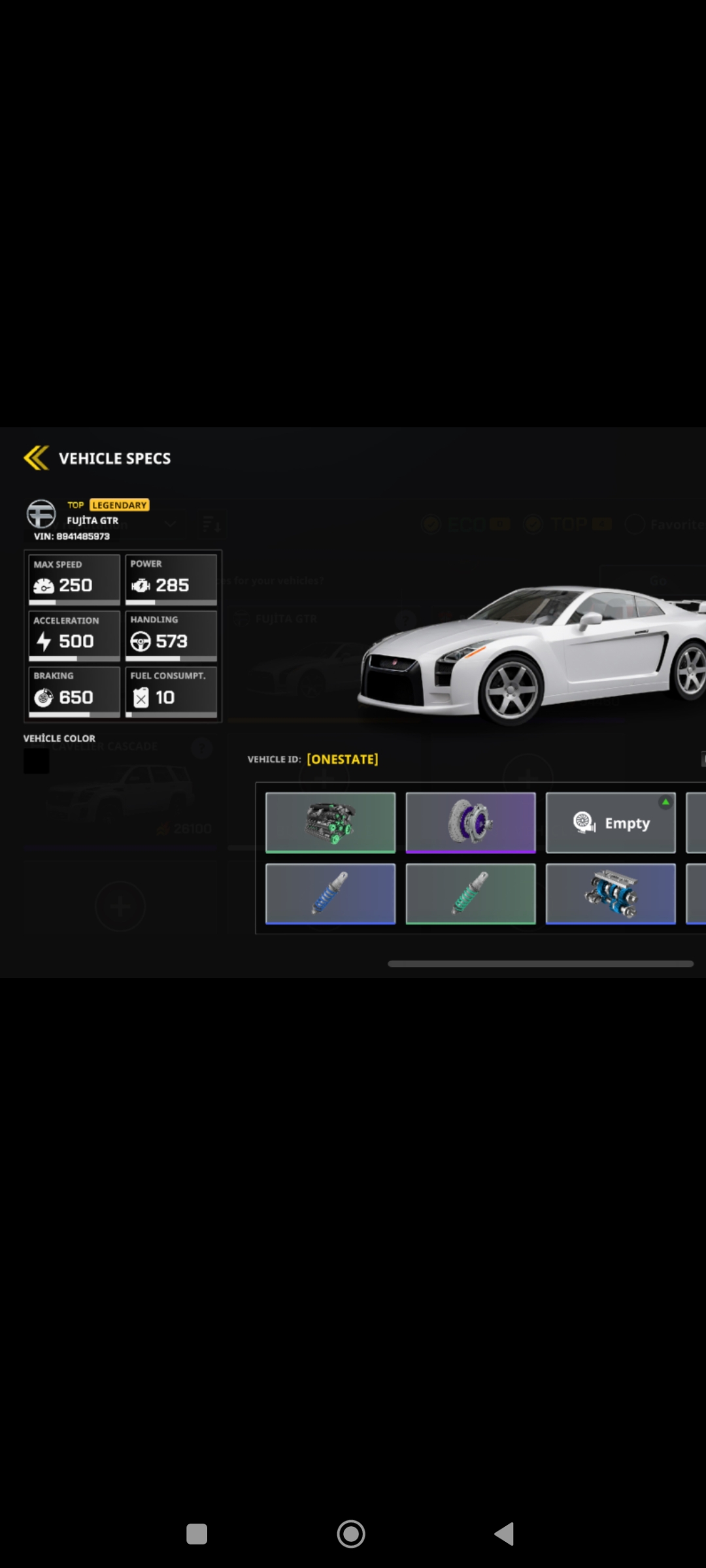Click the black vehicle color swatch

coord(37,761)
